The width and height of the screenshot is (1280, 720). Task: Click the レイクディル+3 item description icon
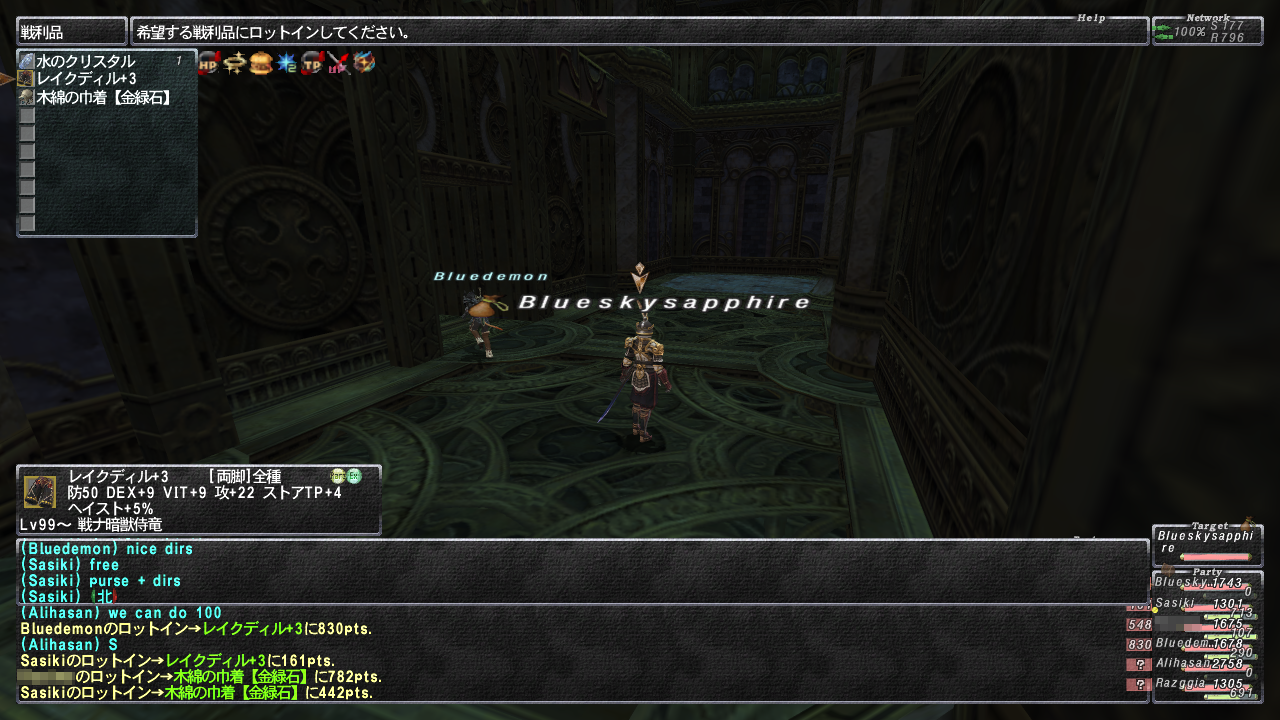(39, 492)
